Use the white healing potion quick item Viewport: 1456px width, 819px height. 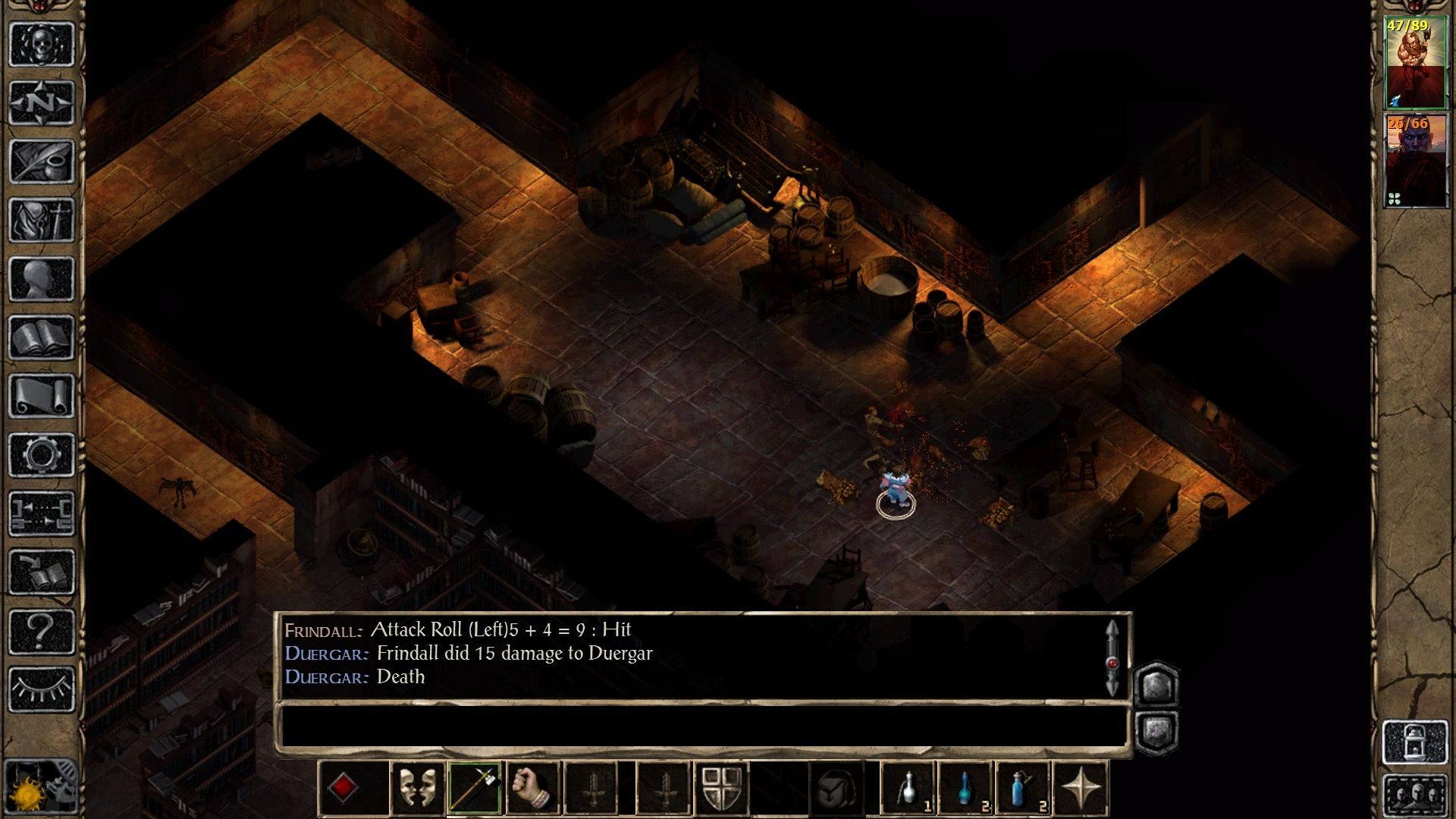click(x=908, y=789)
